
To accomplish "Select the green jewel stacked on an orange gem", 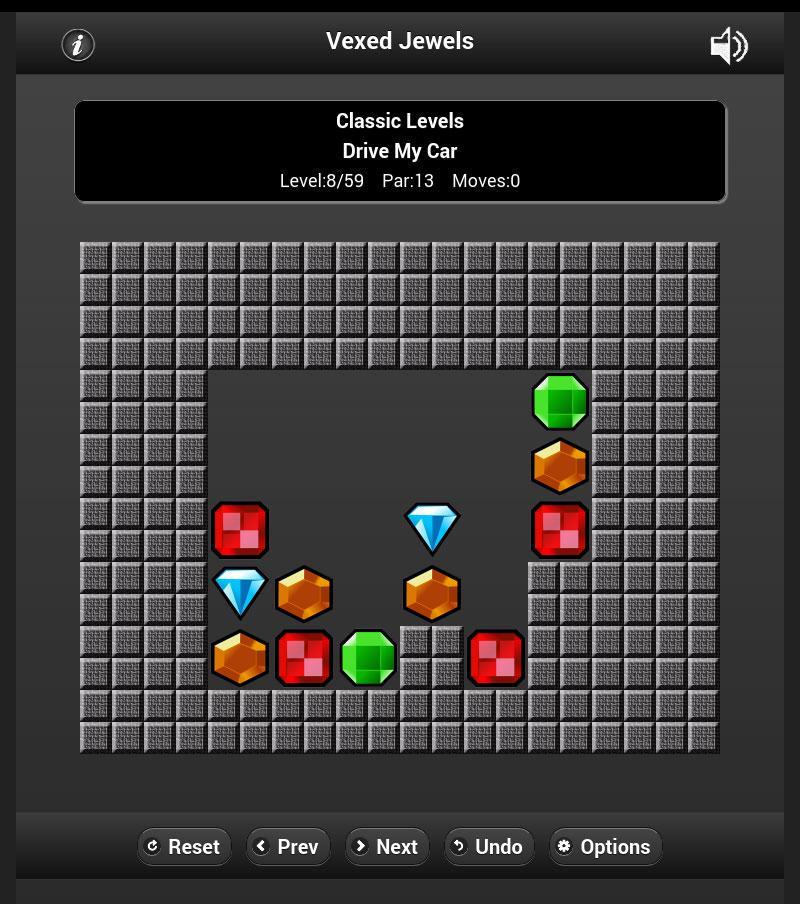I will (560, 402).
